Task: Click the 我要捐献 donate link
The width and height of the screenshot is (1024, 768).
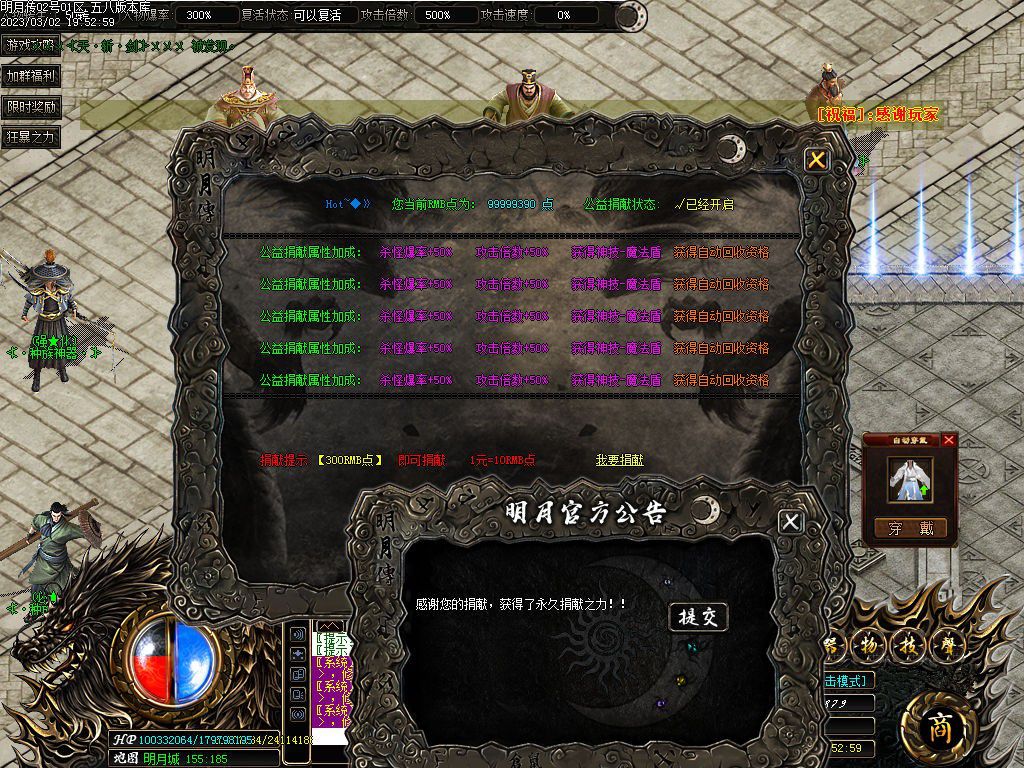Action: point(619,460)
